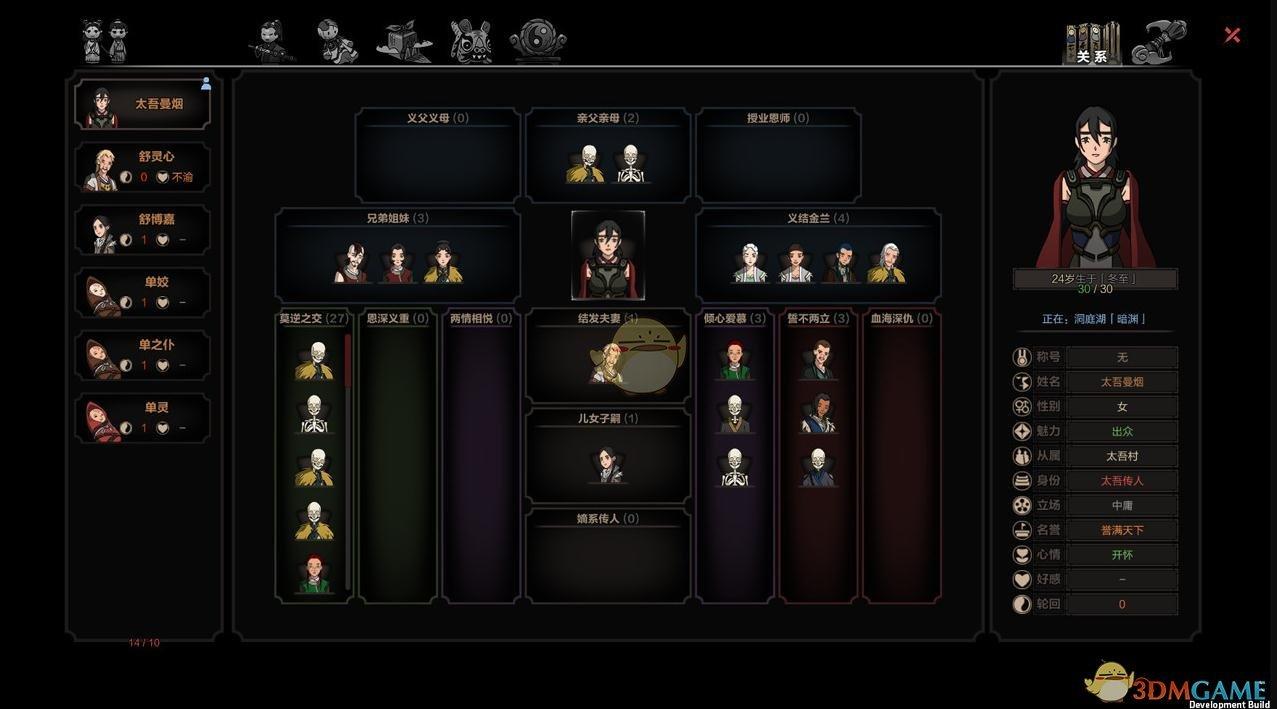Open the flute player tab icon
1277x709 pixels.
click(x=272, y=42)
